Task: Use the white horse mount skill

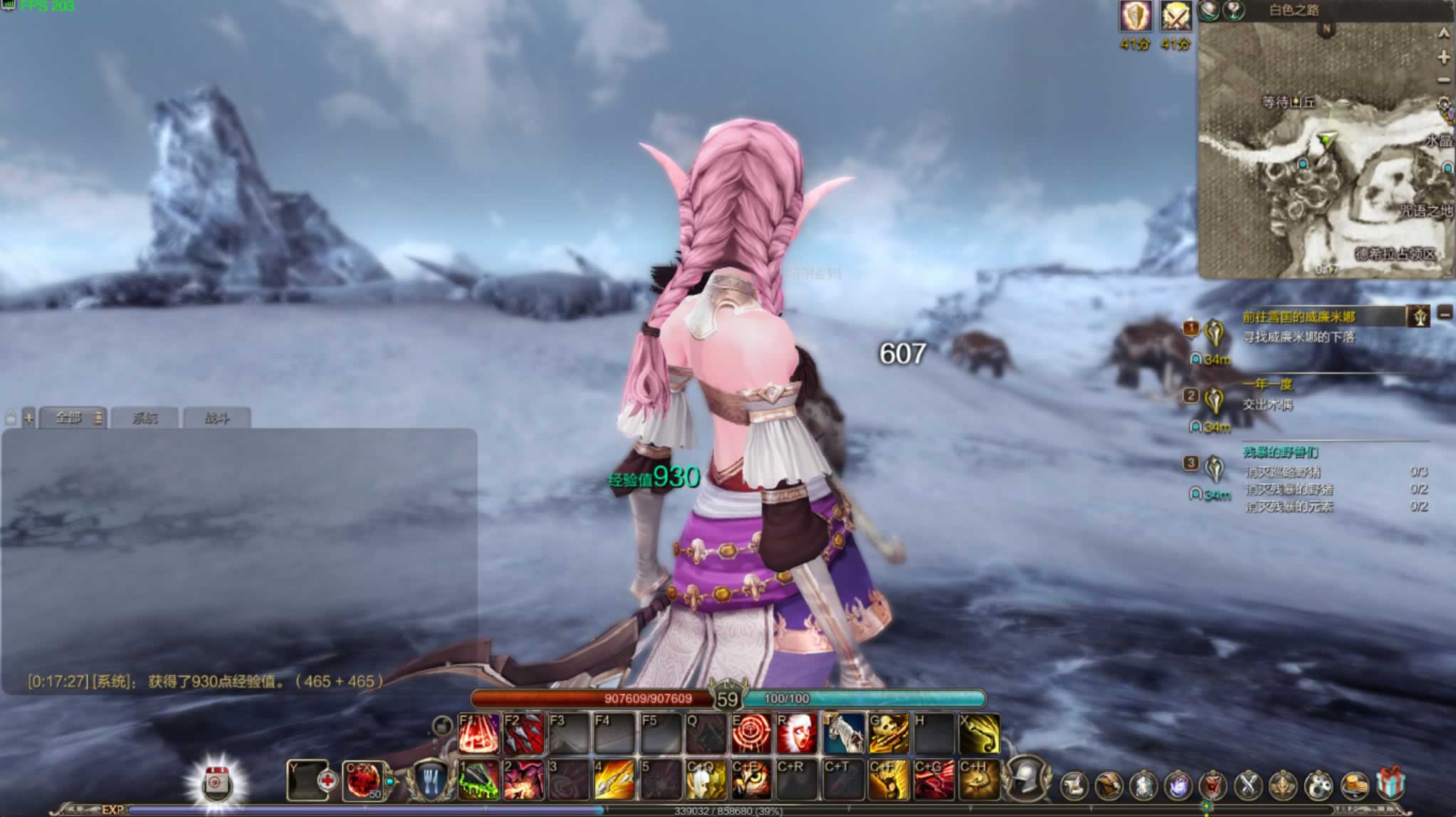Action: click(x=844, y=734)
